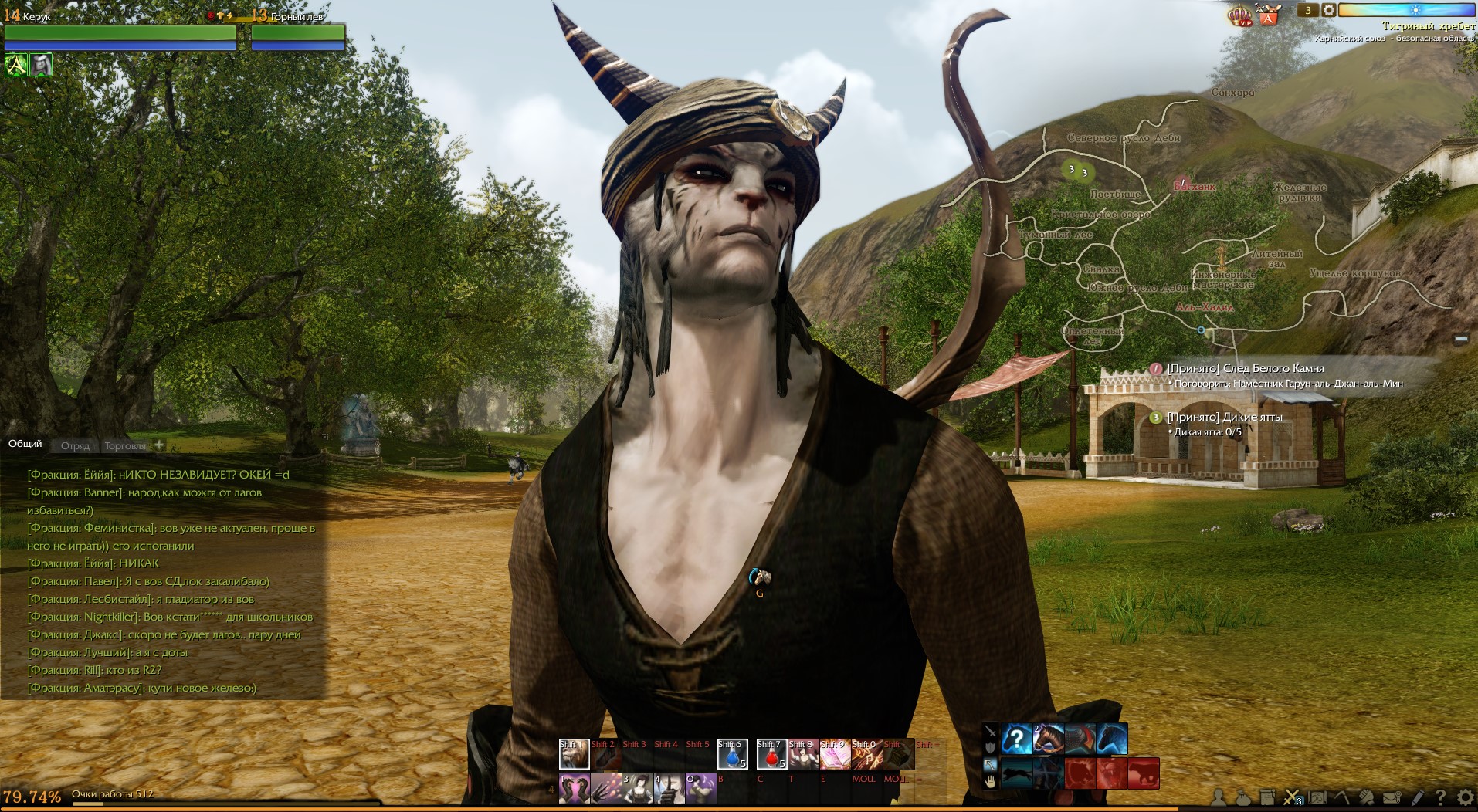The height and width of the screenshot is (812, 1478).
Task: Open the settings gear in the bottom menu
Action: (1464, 797)
